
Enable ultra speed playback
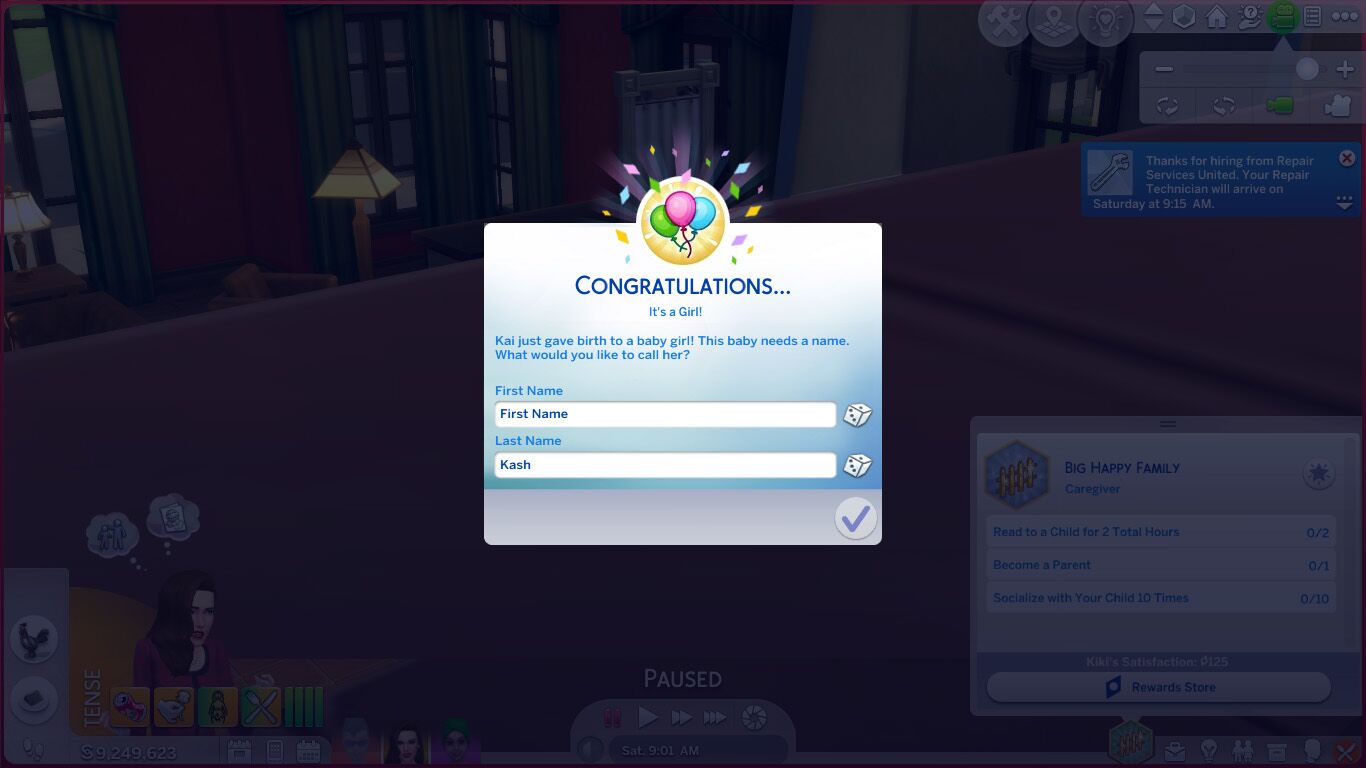[x=714, y=717]
